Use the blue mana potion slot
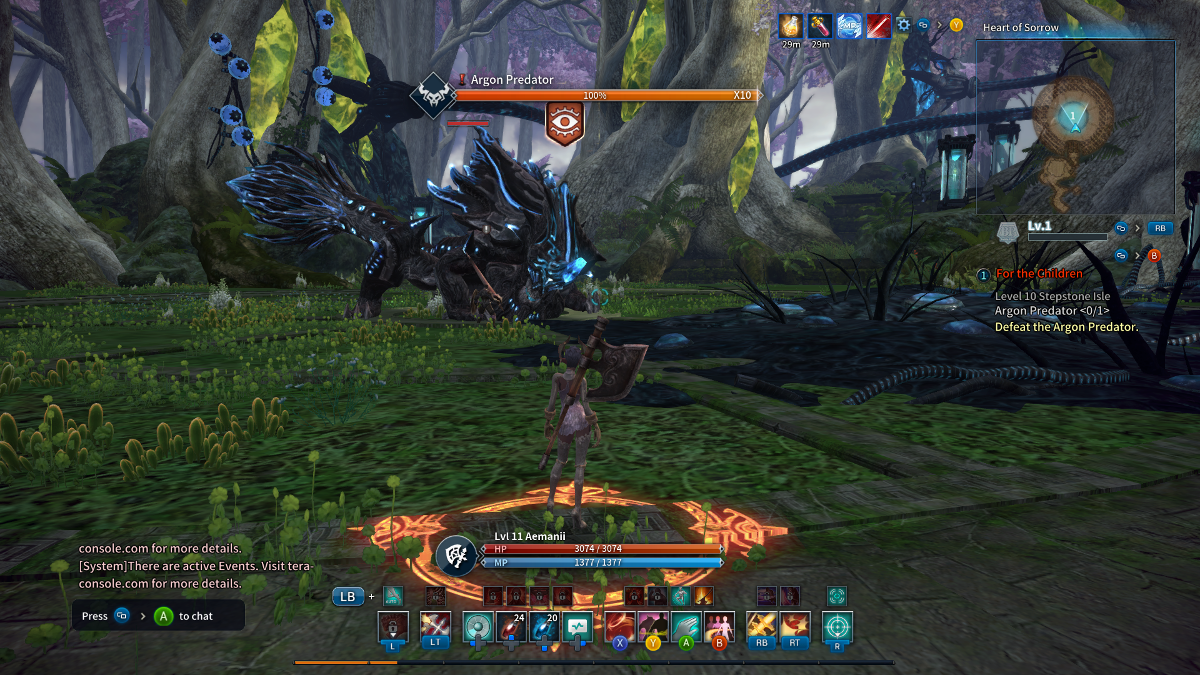This screenshot has width=1200, height=675. point(544,627)
